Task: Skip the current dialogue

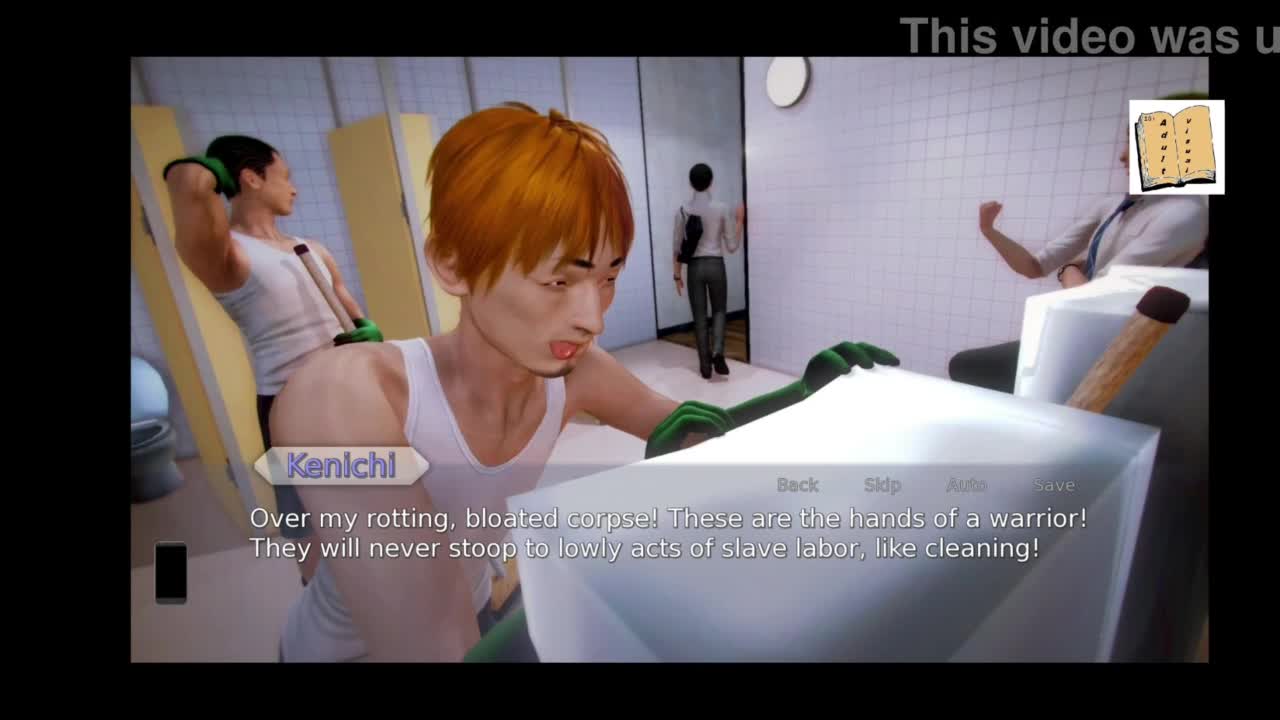Action: 882,485
